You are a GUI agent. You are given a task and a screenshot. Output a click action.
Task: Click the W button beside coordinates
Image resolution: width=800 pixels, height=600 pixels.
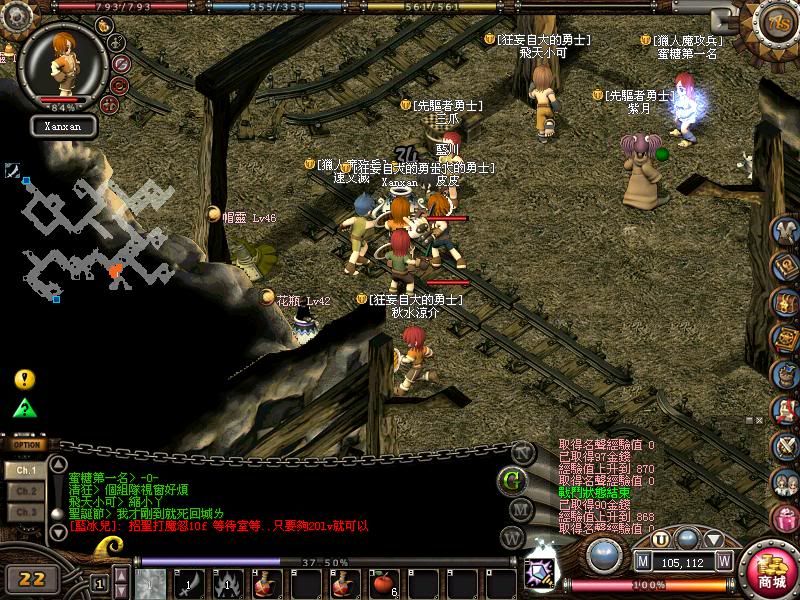click(724, 561)
